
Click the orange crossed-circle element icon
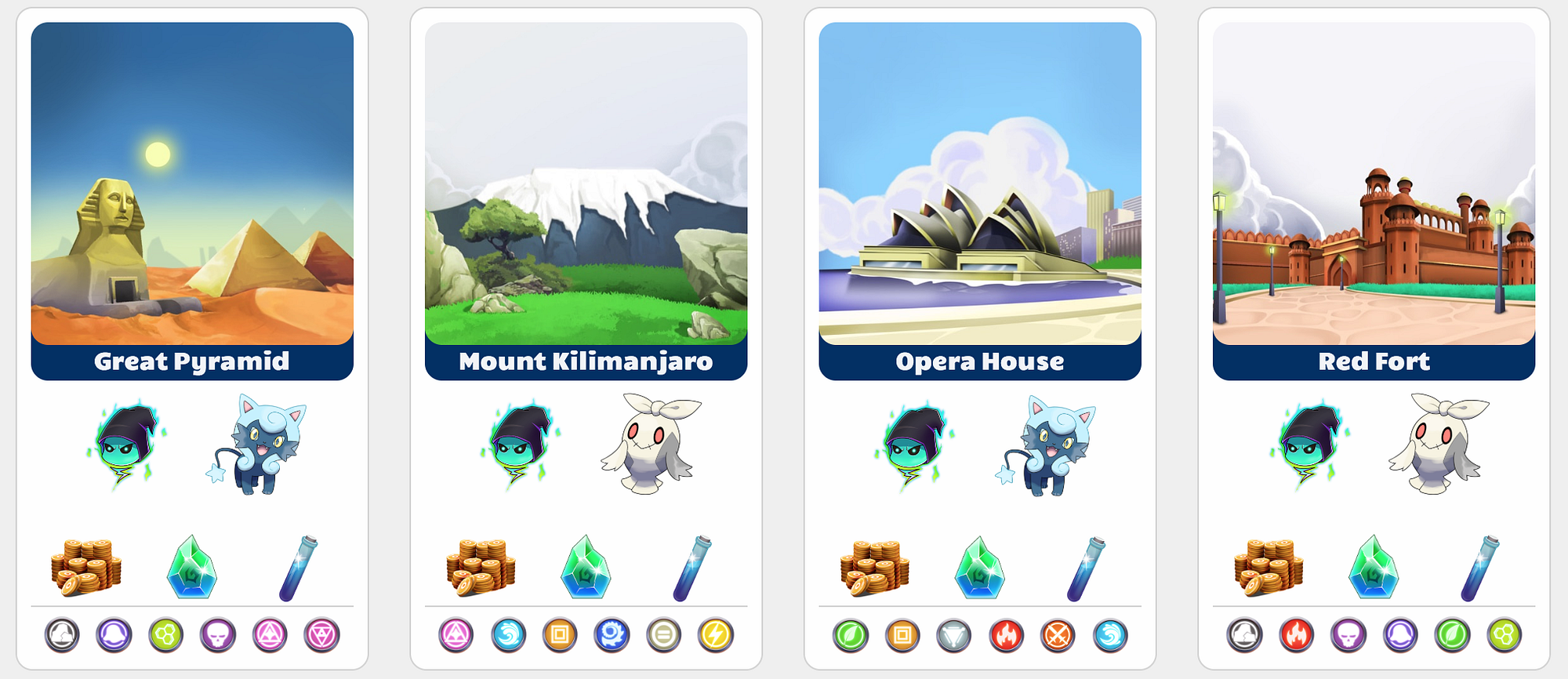click(x=1058, y=635)
